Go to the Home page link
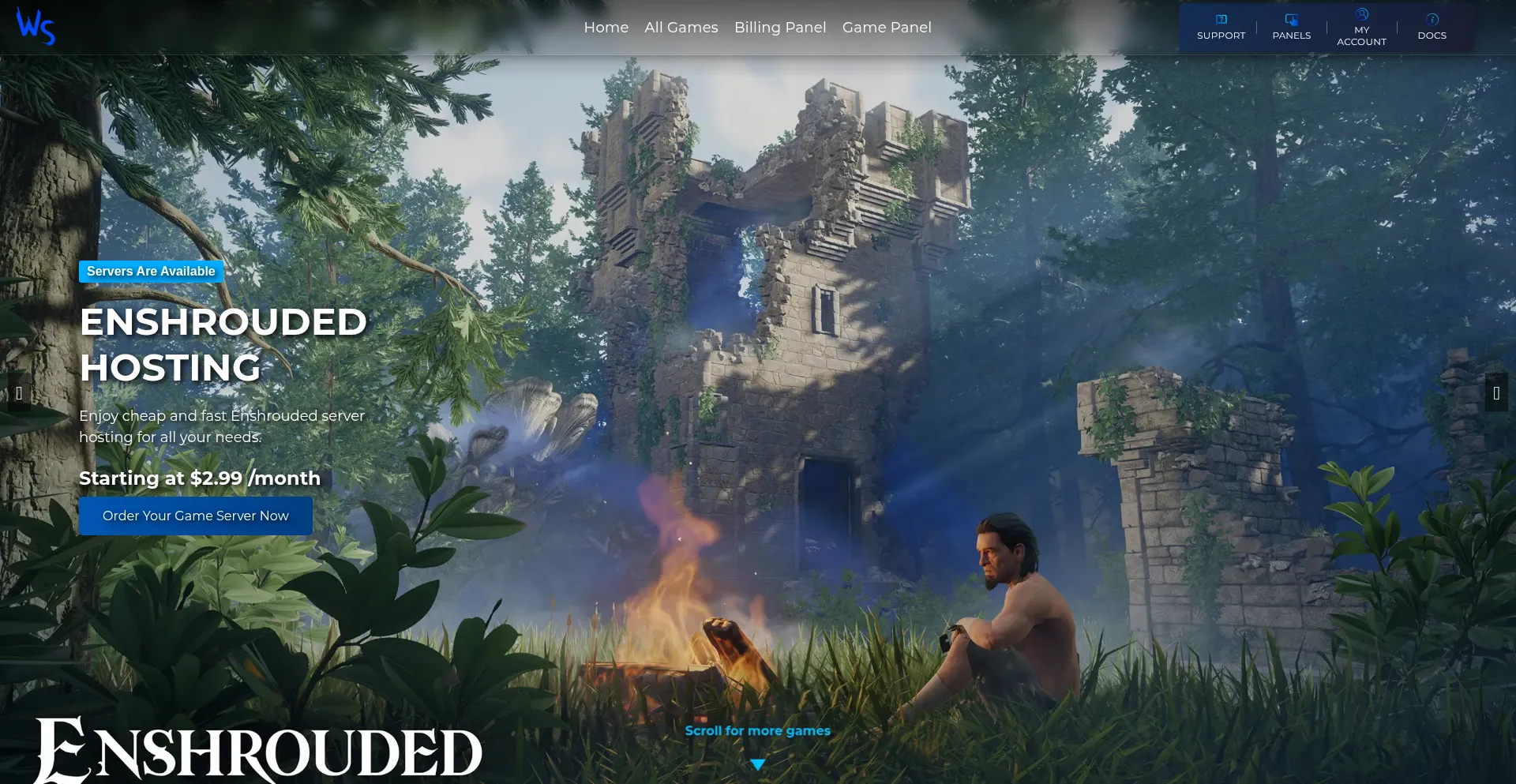Screen dimensions: 1516x784 (606, 28)
